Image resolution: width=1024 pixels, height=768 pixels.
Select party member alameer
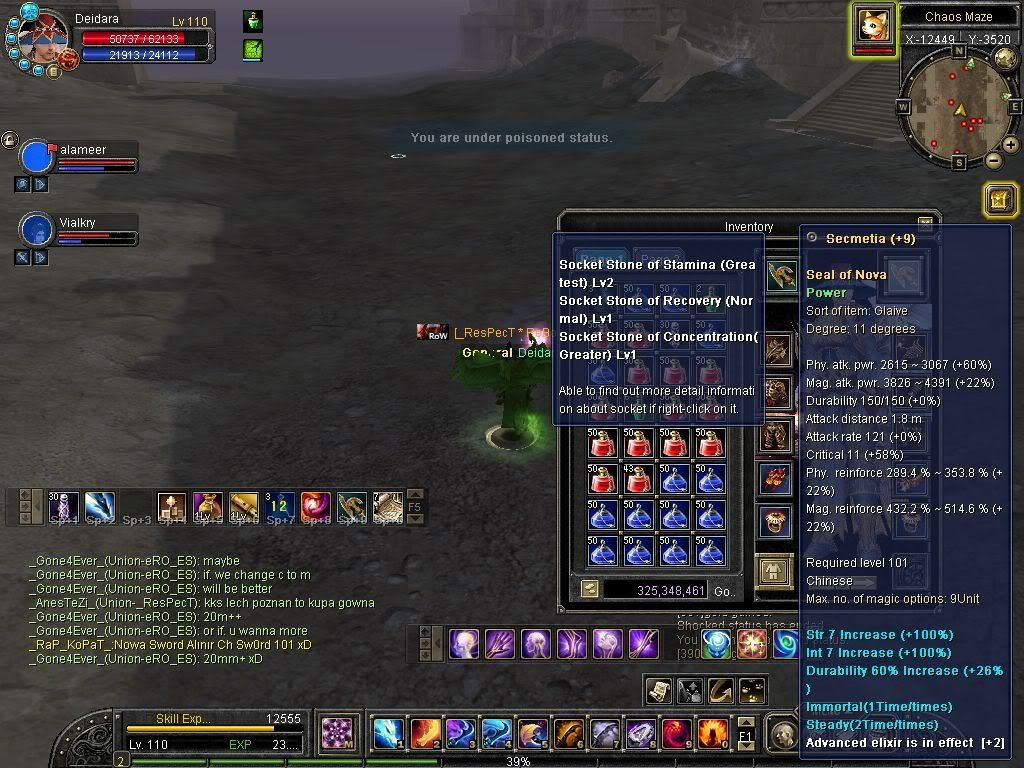pos(37,158)
